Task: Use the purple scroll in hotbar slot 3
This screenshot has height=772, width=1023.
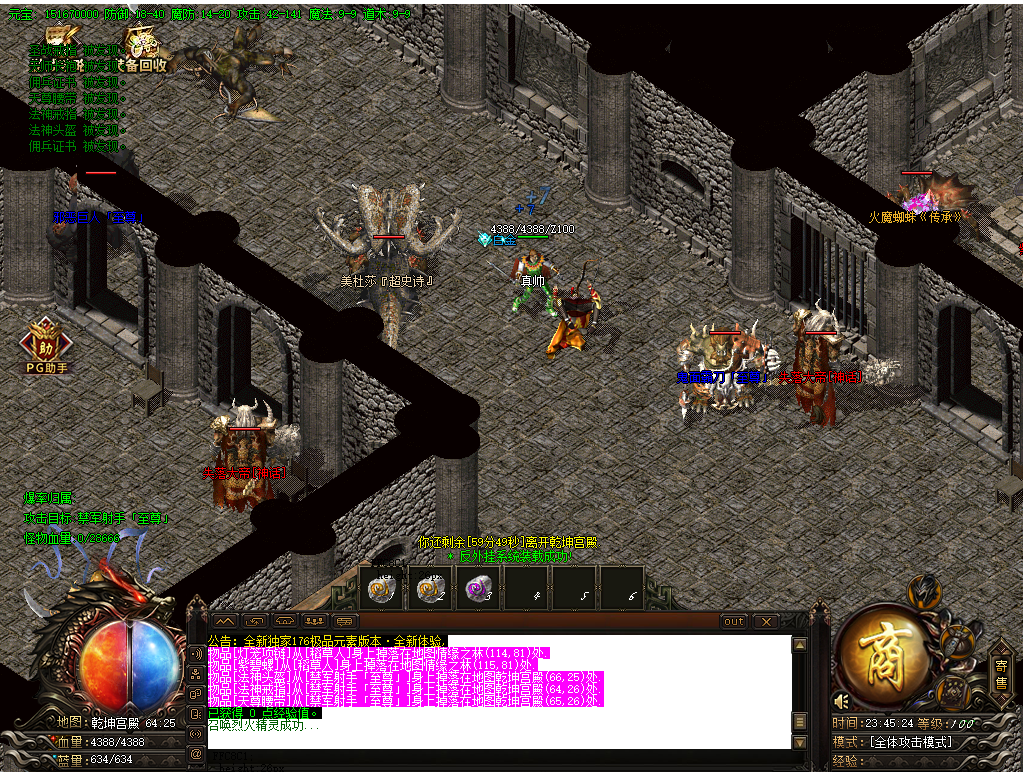Action: 479,587
